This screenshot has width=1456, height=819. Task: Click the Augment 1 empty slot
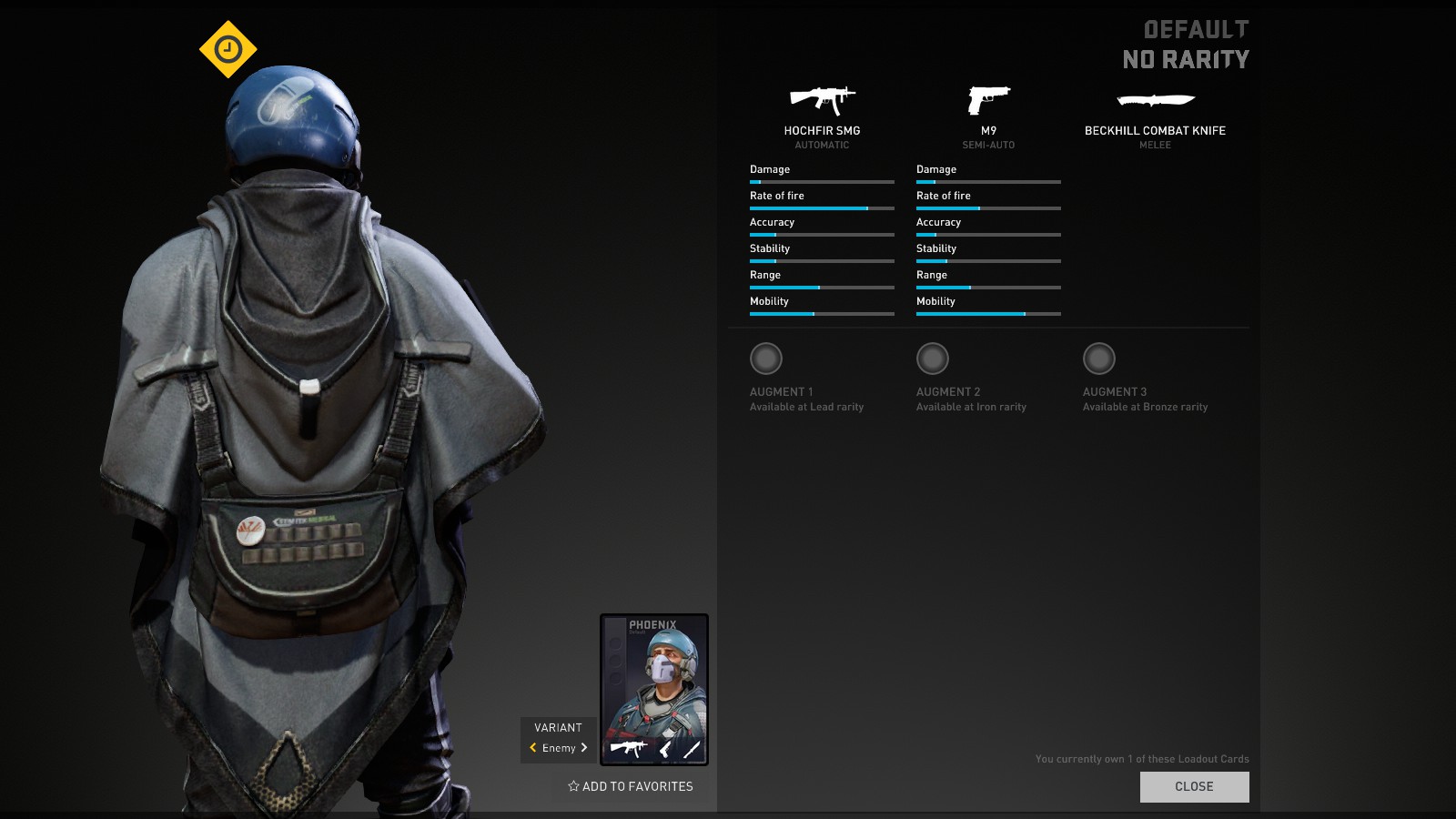pos(766,359)
